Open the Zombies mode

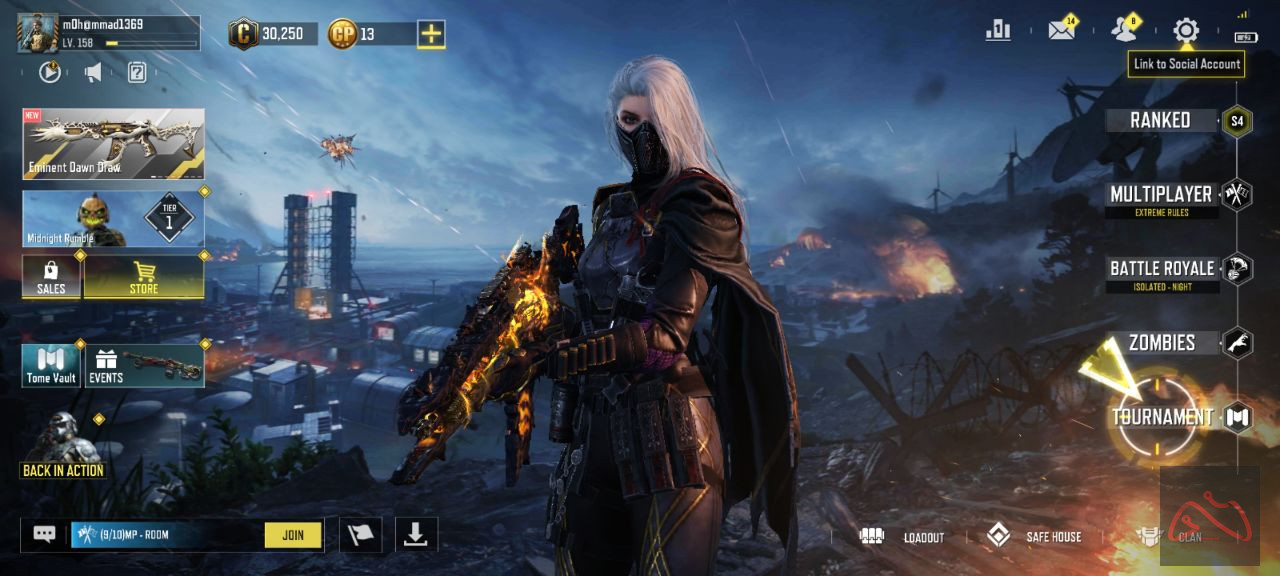(x=1162, y=343)
